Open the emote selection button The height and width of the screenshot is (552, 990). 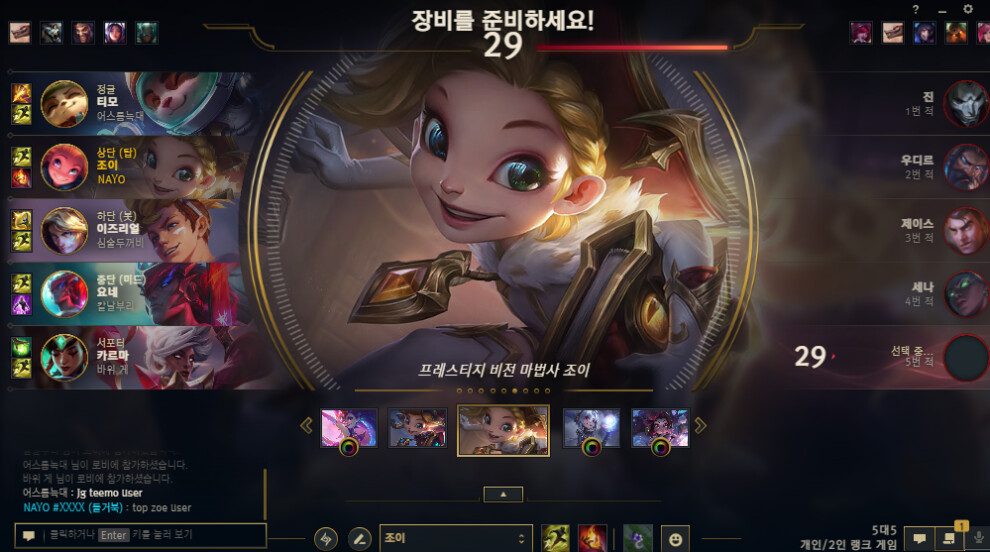[675, 539]
